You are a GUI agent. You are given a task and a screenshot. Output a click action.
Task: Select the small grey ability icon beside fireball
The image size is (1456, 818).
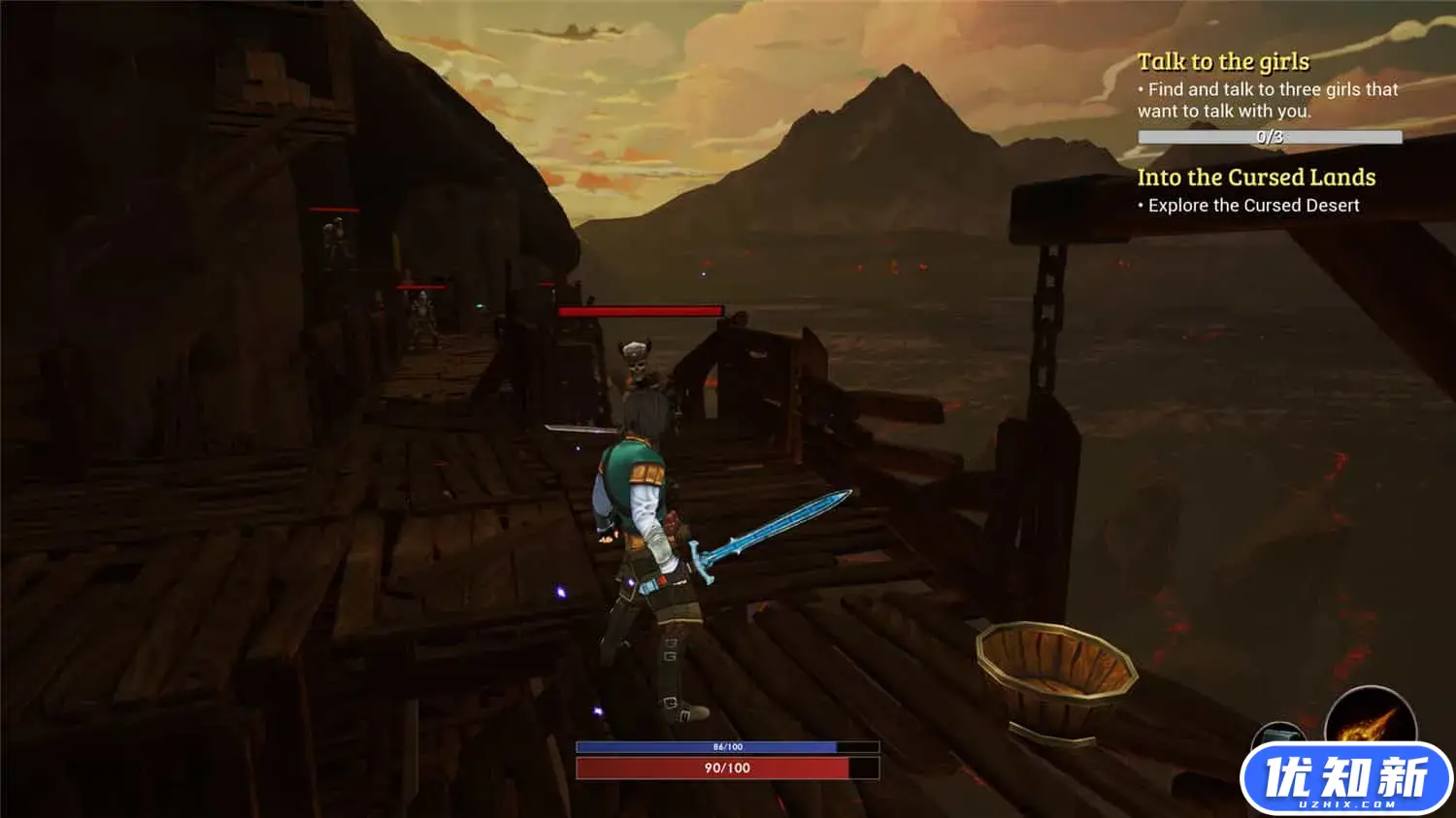(1278, 734)
